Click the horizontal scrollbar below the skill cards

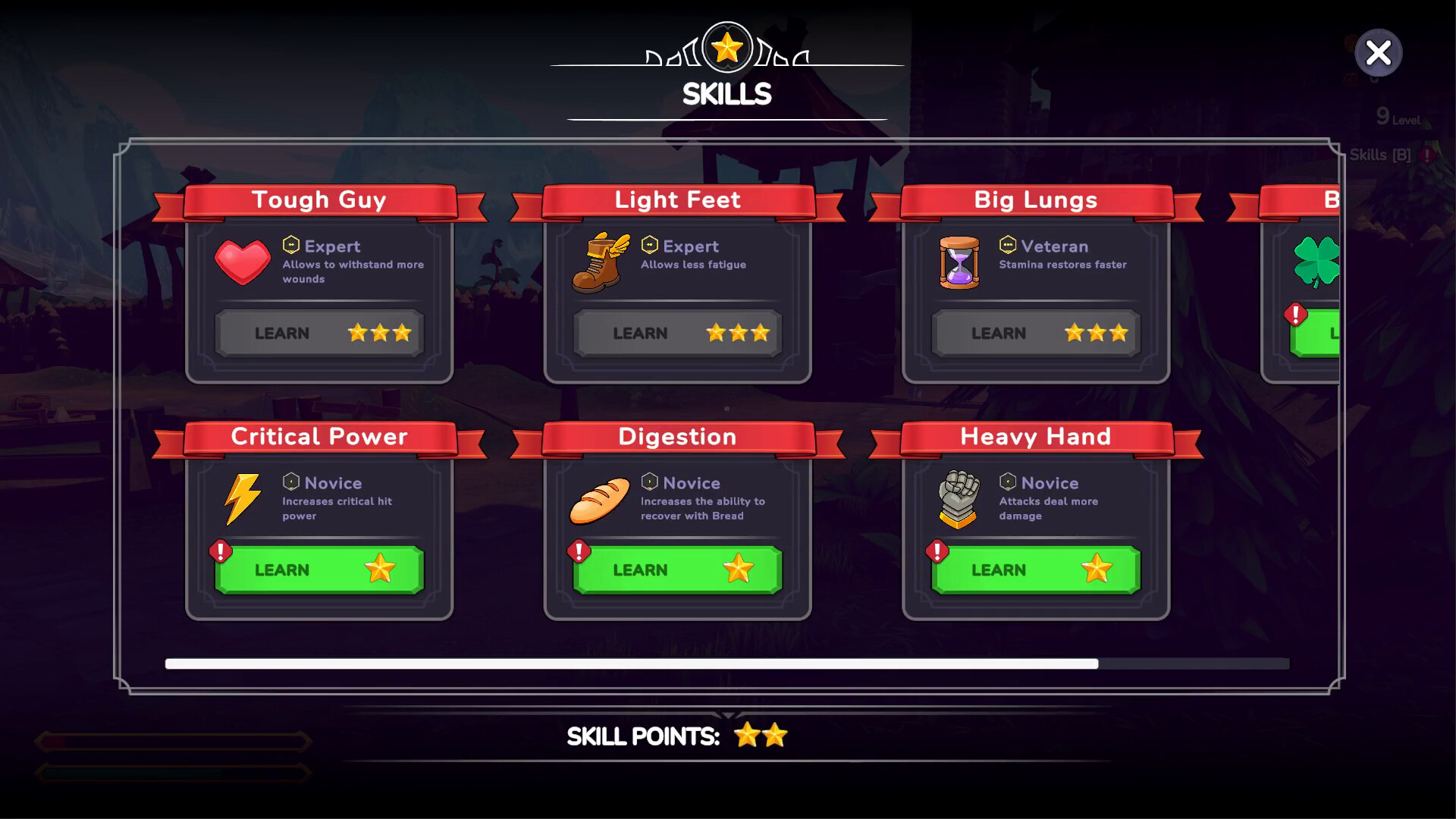pyautogui.click(x=631, y=664)
